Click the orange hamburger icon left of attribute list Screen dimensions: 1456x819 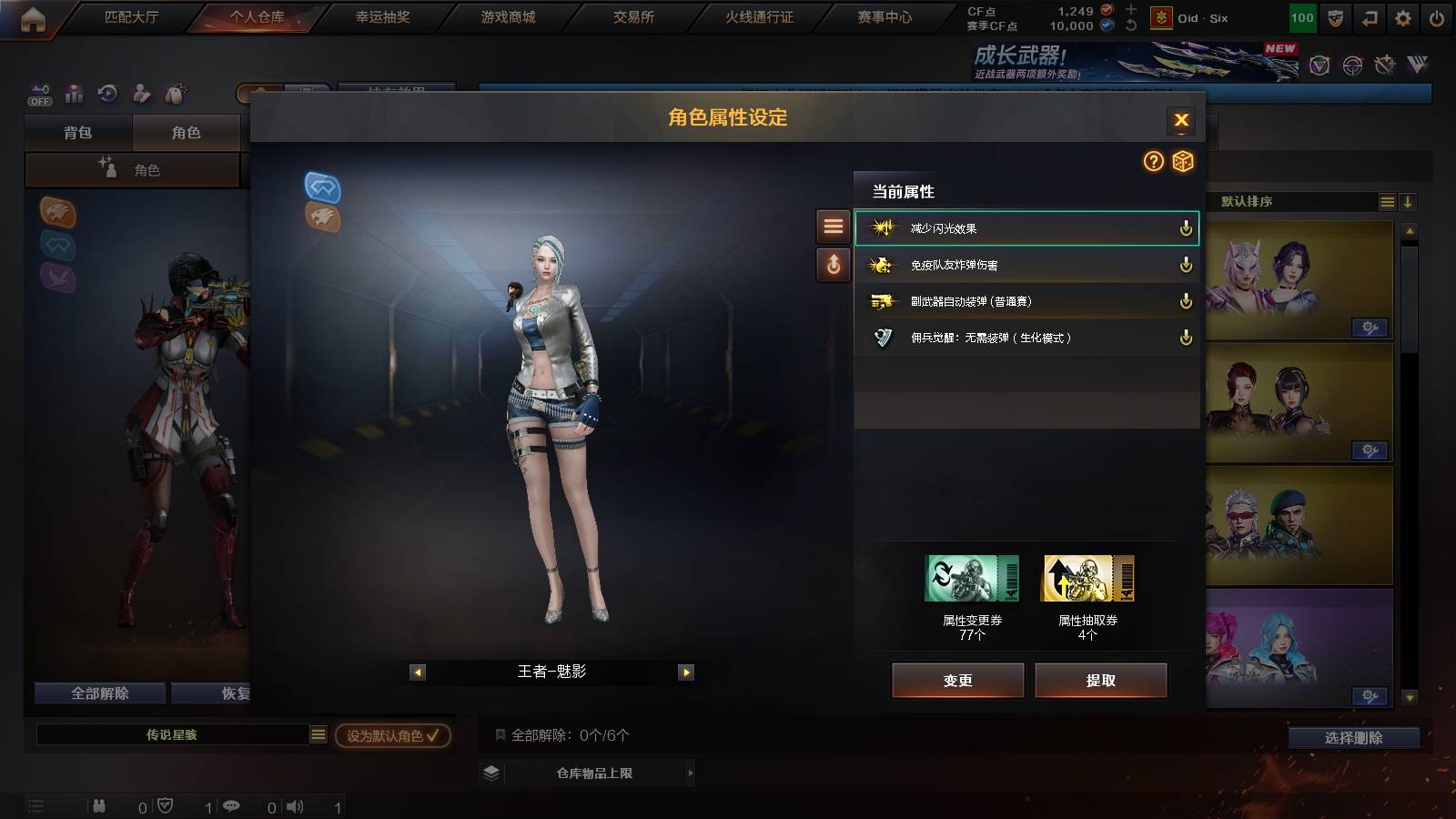coord(833,227)
